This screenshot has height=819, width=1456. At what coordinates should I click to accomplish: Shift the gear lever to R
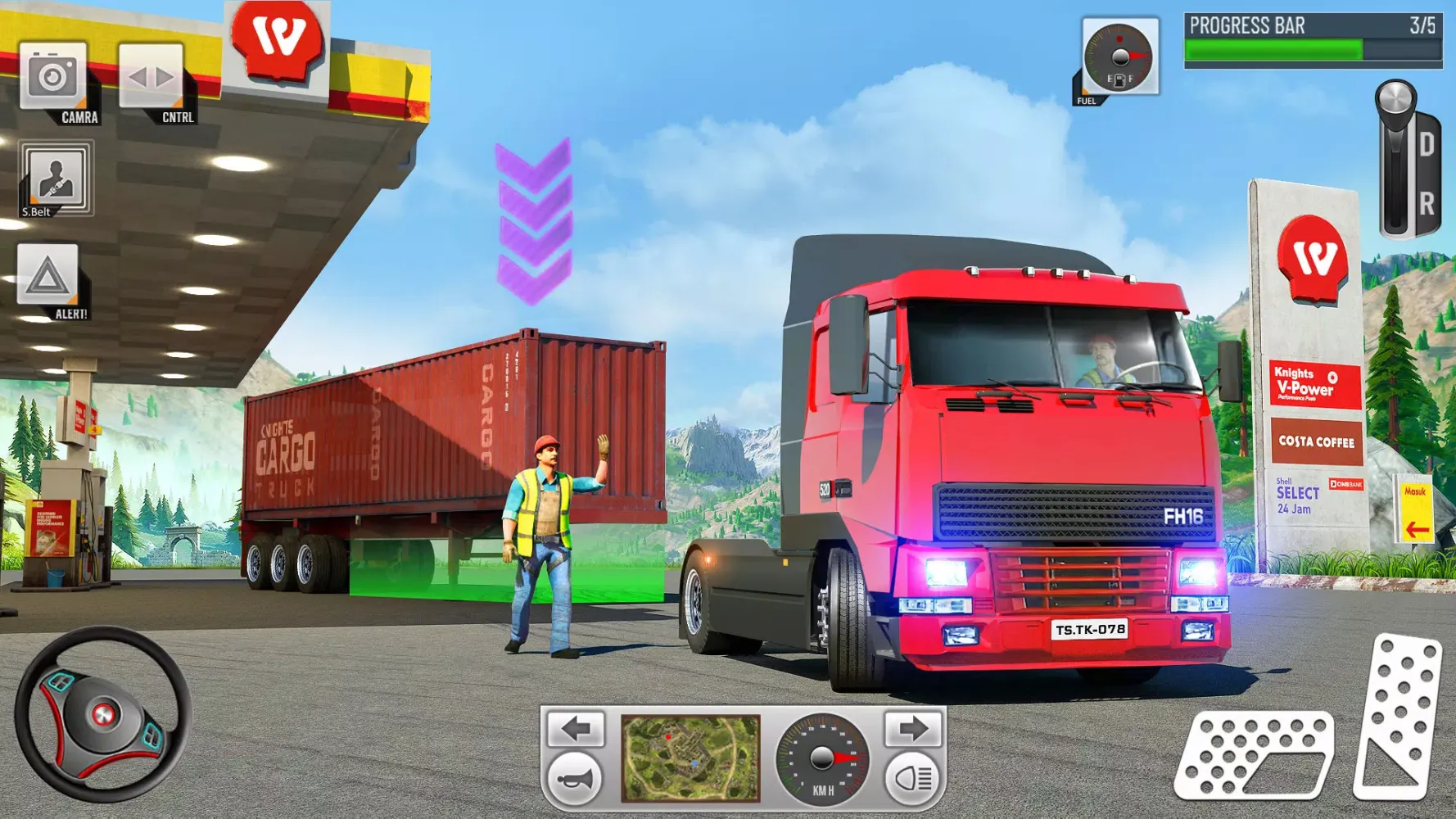click(x=1426, y=200)
